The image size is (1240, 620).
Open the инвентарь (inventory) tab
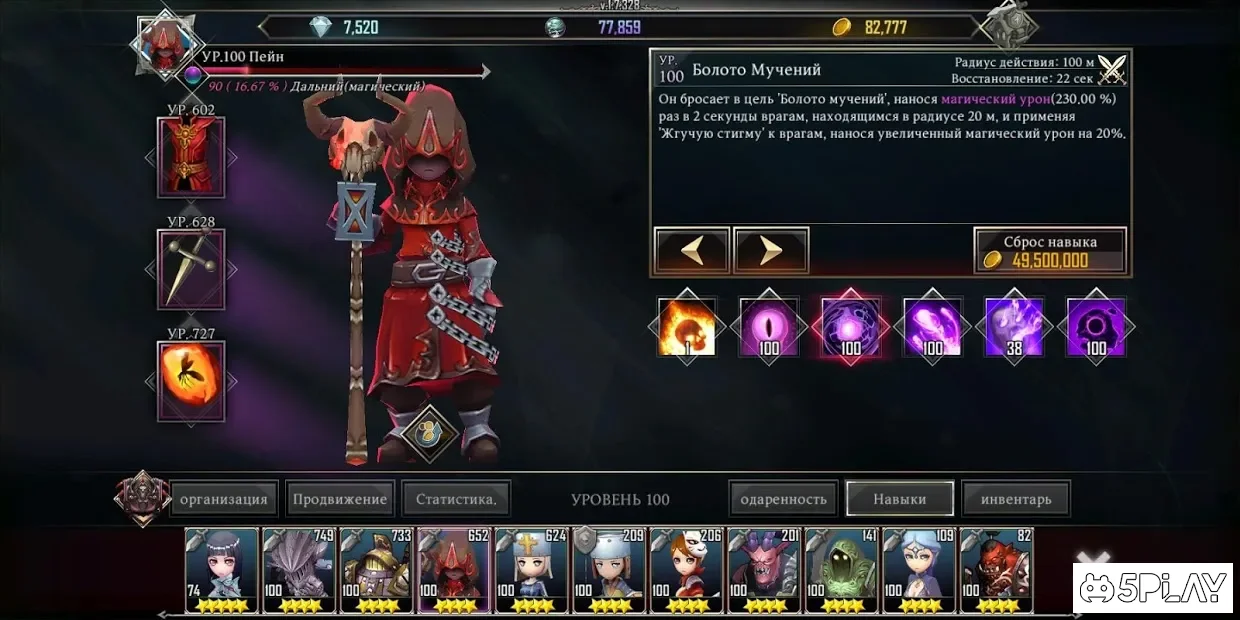[x=1015, y=499]
